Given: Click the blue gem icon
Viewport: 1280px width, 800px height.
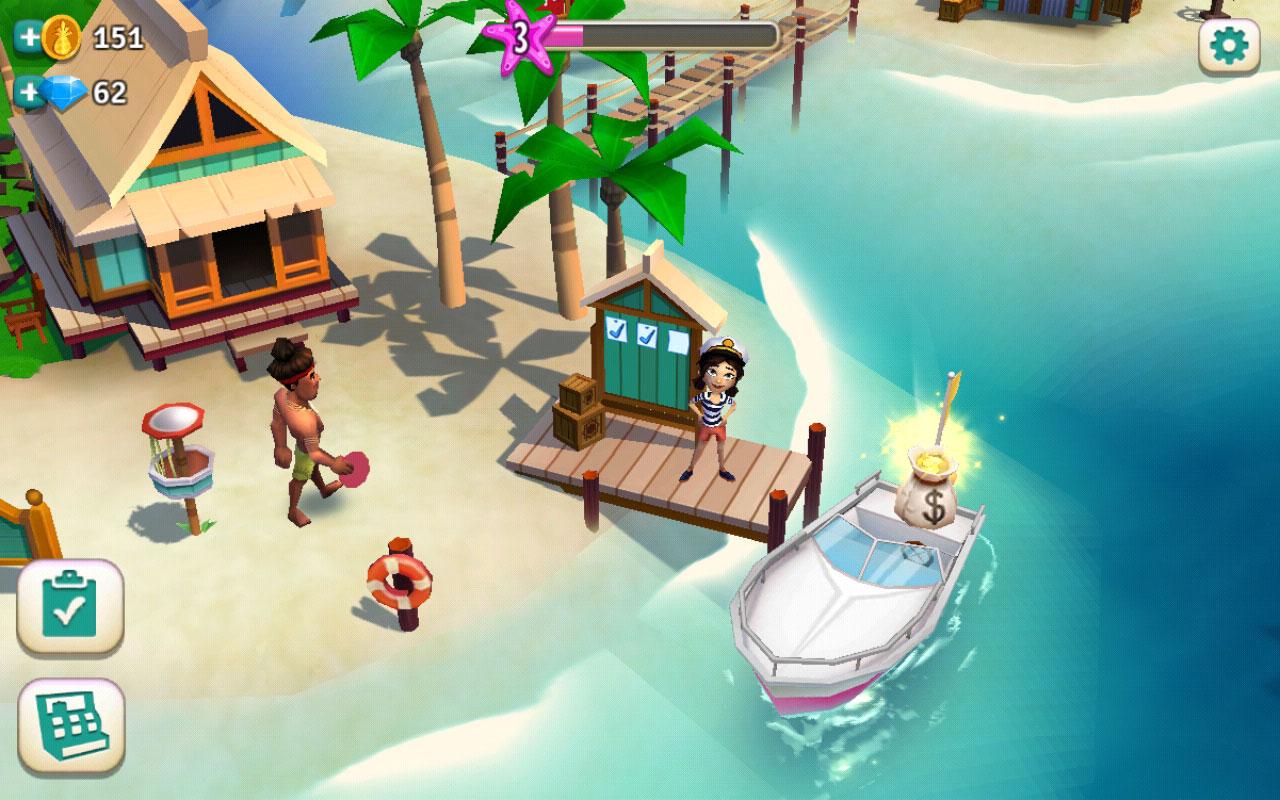Looking at the screenshot, I should 62,92.
